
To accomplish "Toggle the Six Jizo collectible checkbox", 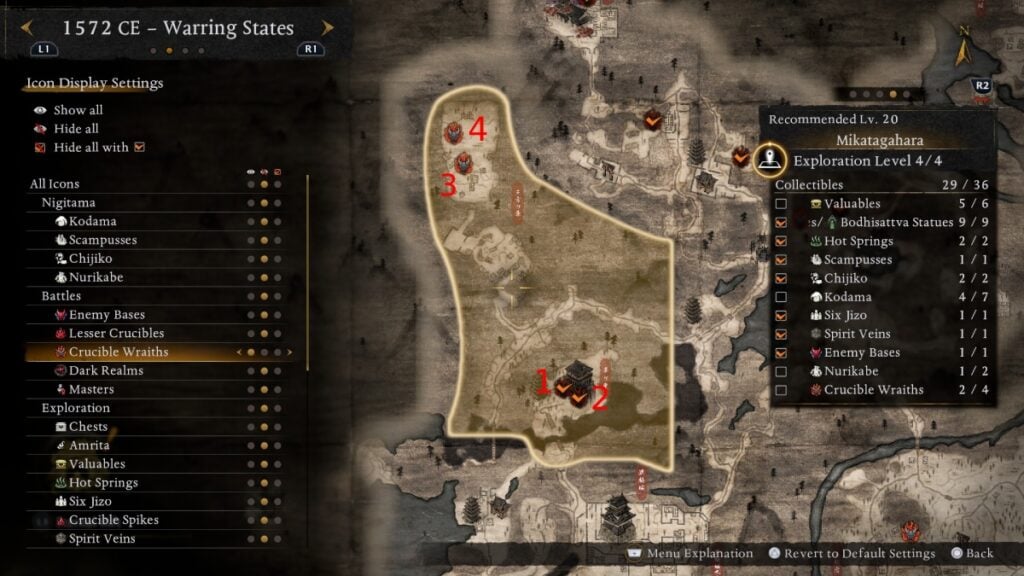I will click(x=781, y=316).
